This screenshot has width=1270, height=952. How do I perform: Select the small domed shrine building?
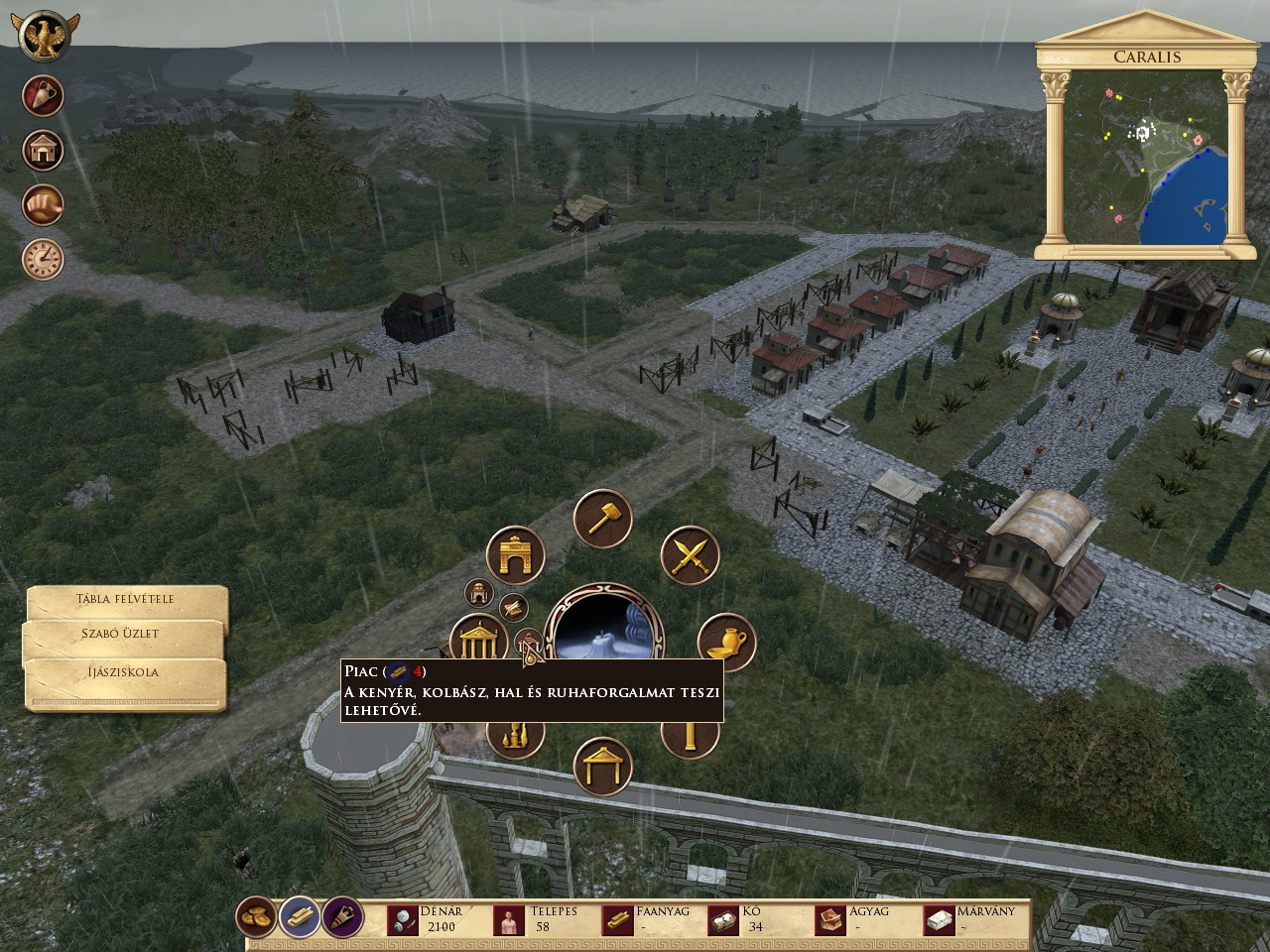click(479, 593)
